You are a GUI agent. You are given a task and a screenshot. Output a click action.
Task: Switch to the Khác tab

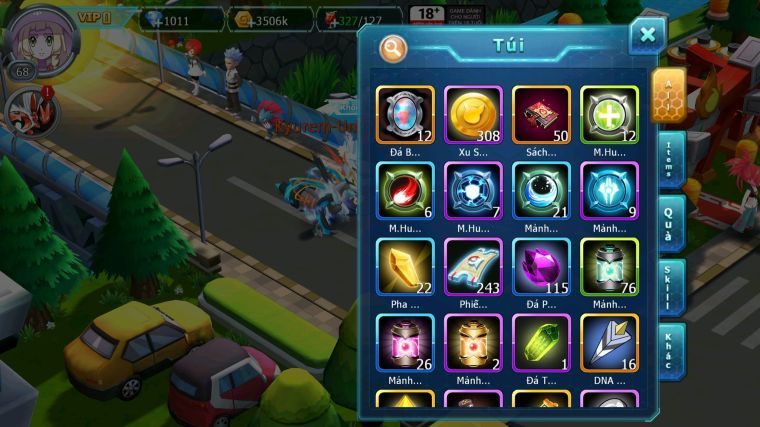670,350
